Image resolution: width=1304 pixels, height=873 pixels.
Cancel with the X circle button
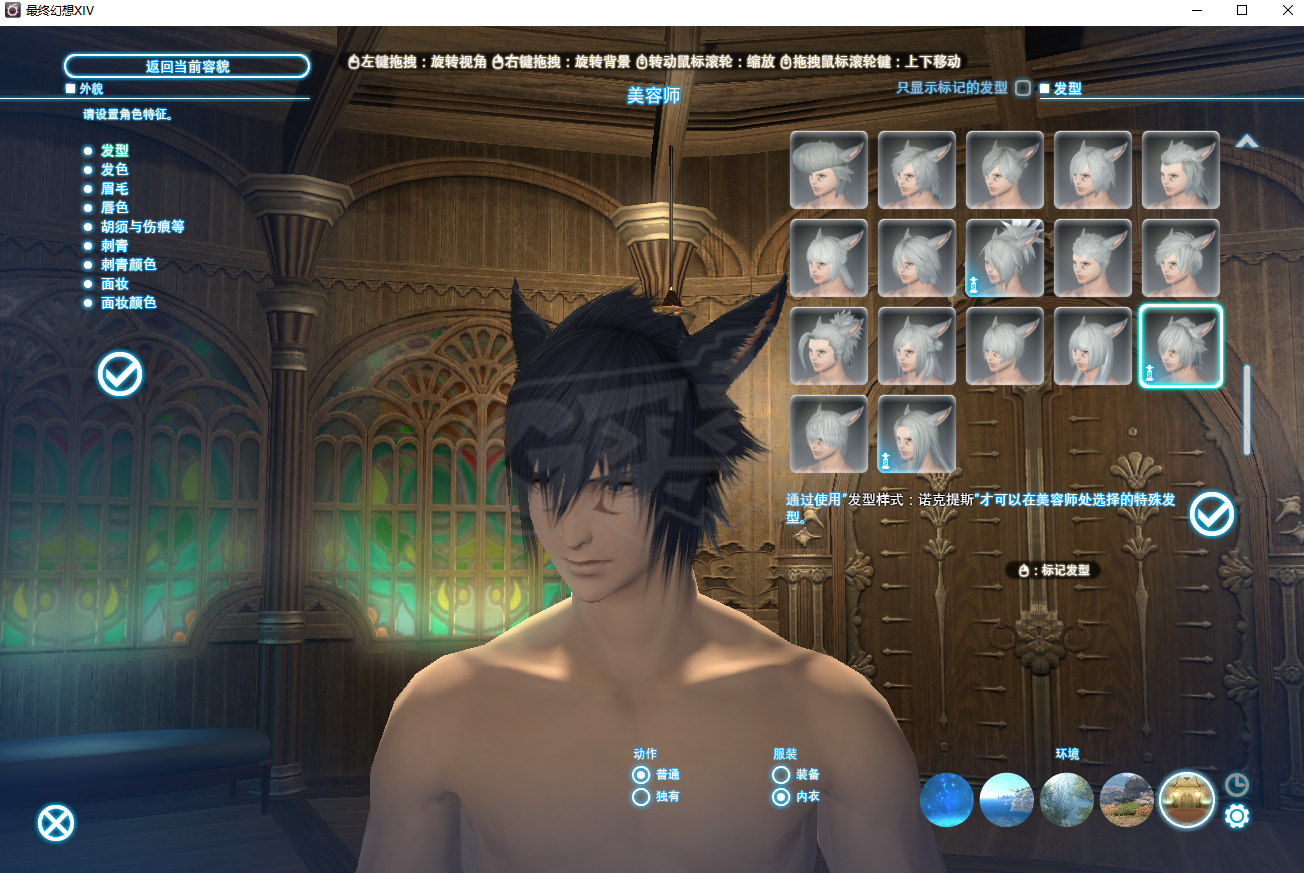56,823
